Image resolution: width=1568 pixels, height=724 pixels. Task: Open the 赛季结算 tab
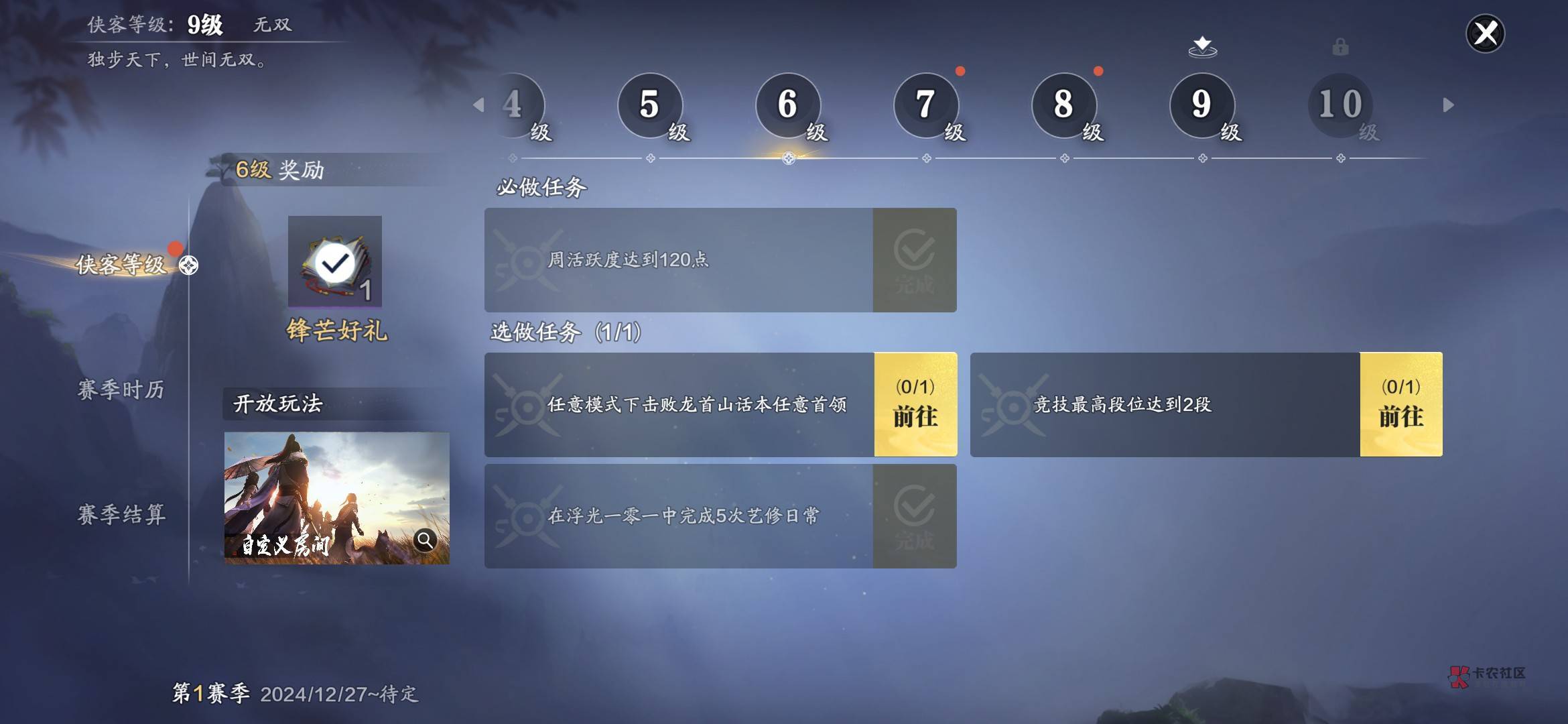121,514
